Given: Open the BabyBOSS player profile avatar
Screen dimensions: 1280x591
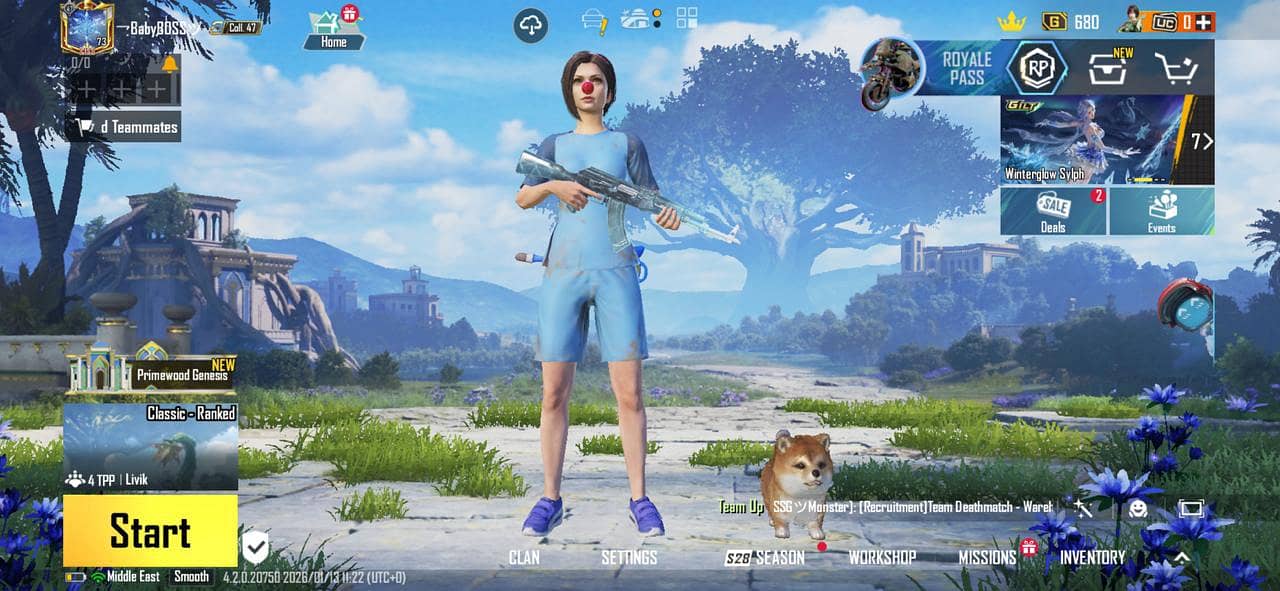Looking at the screenshot, I should pyautogui.click(x=87, y=28).
